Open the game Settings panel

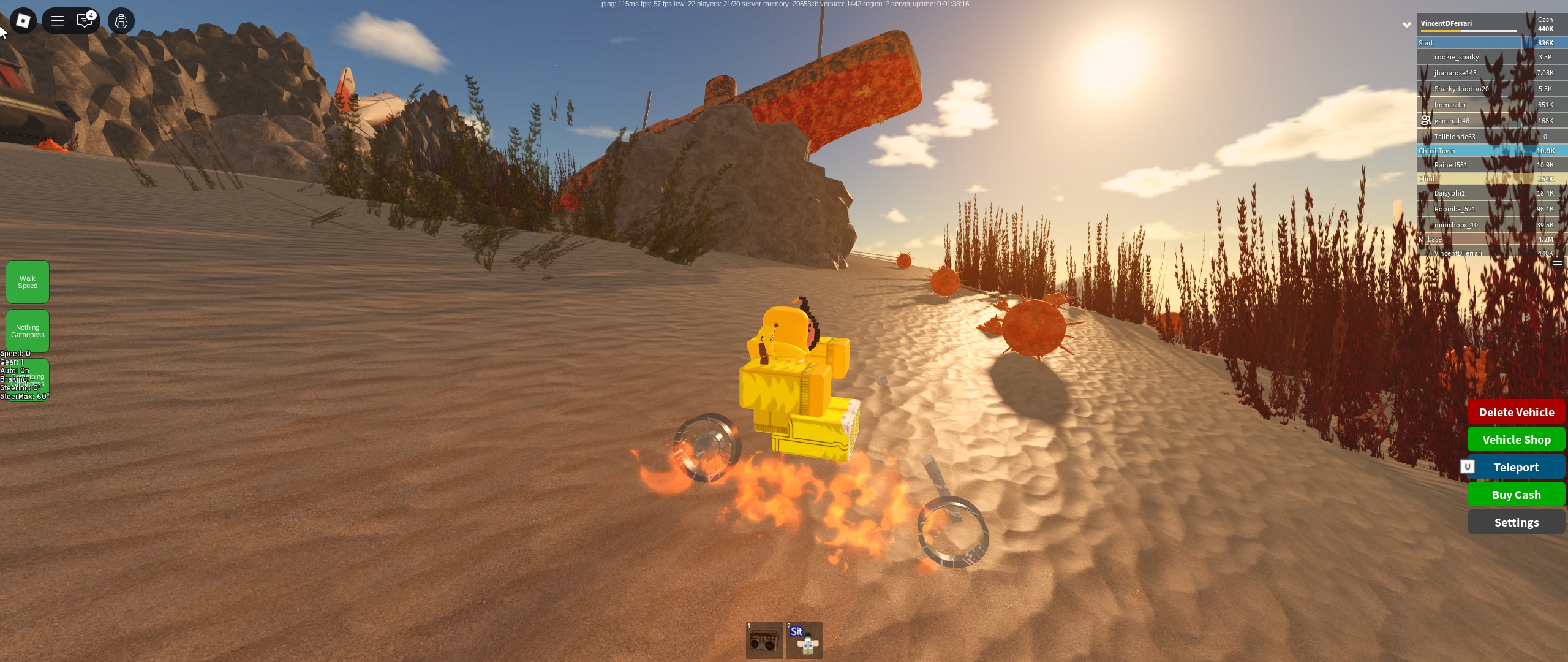[x=1516, y=522]
